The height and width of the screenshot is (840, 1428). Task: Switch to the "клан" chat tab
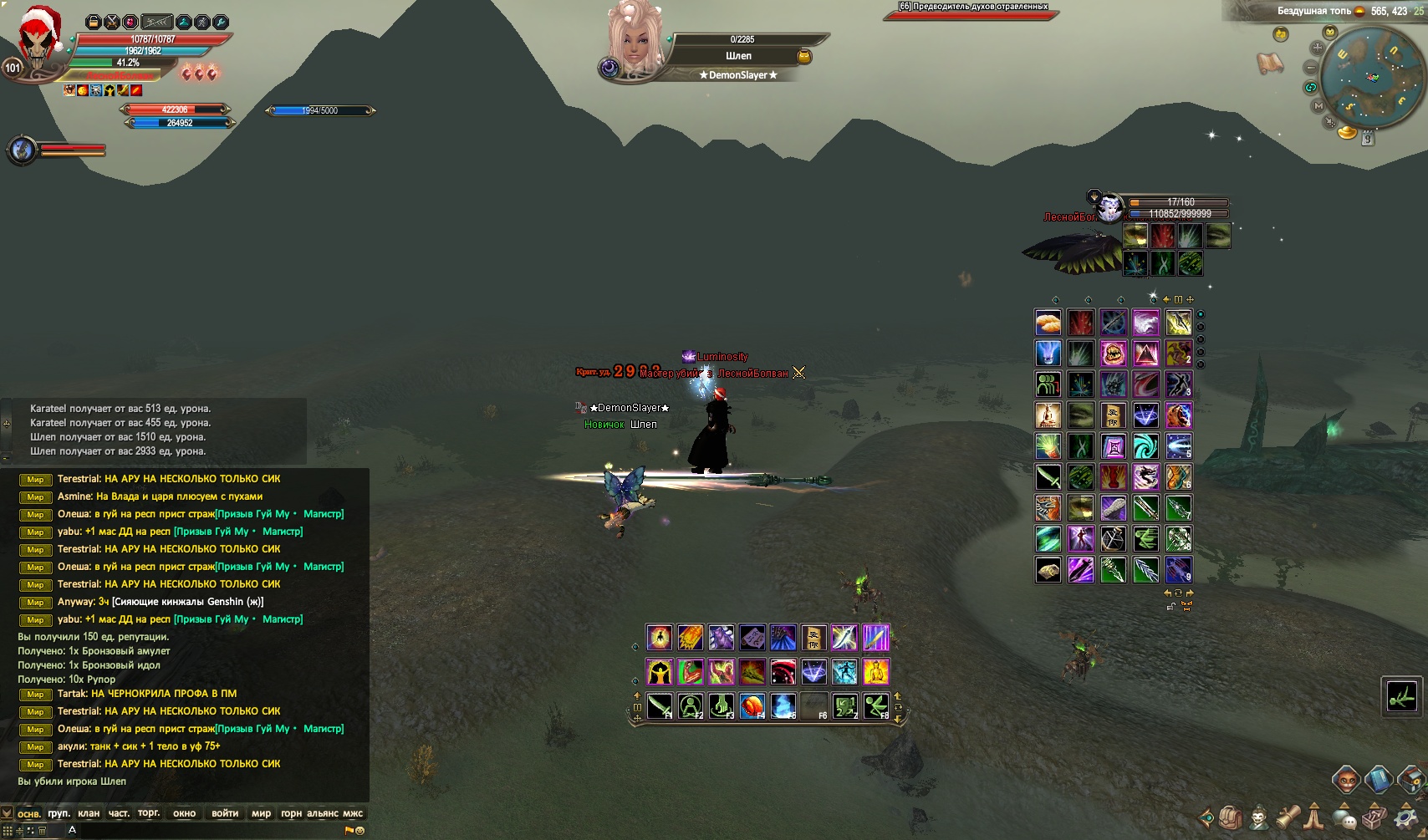pos(89,813)
